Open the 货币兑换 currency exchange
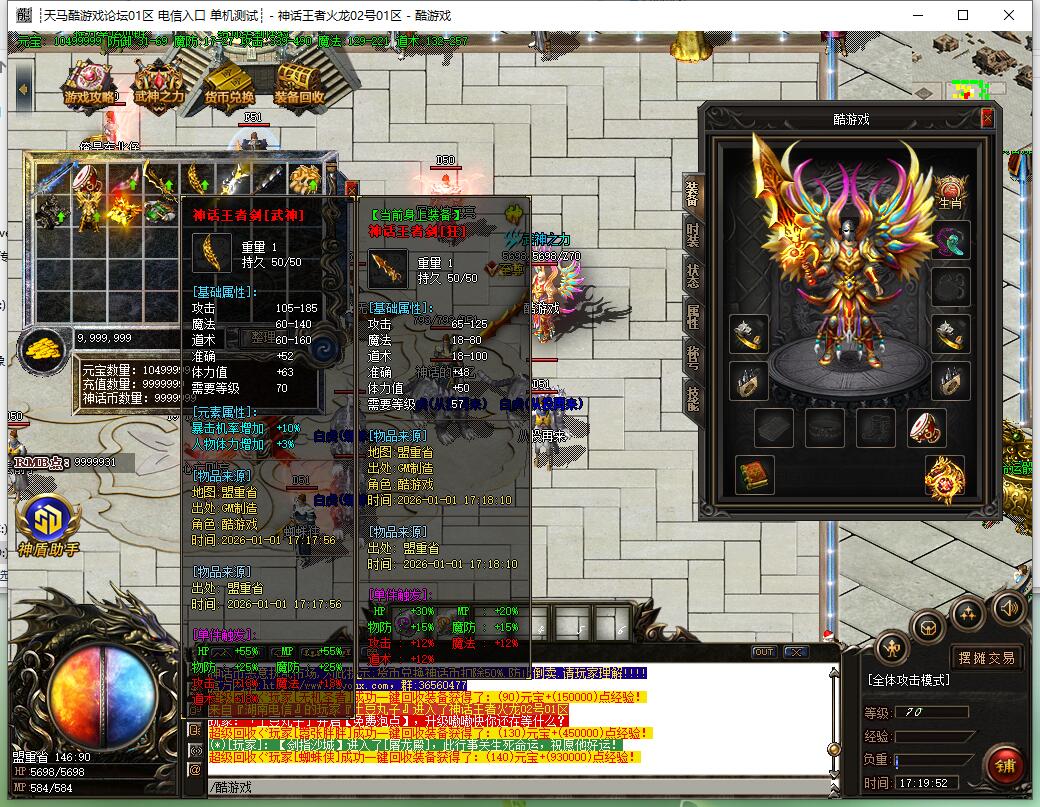This screenshot has height=807, width=1040. 229,85
